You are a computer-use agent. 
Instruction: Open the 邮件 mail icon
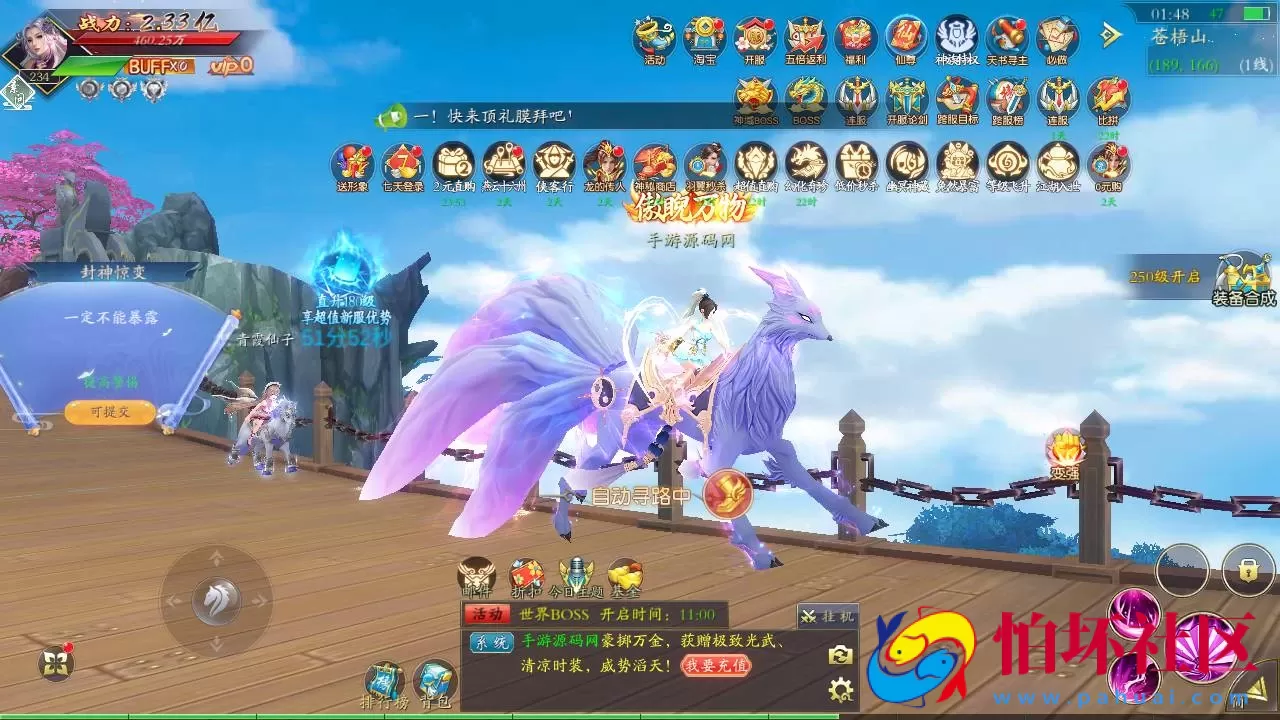click(476, 576)
